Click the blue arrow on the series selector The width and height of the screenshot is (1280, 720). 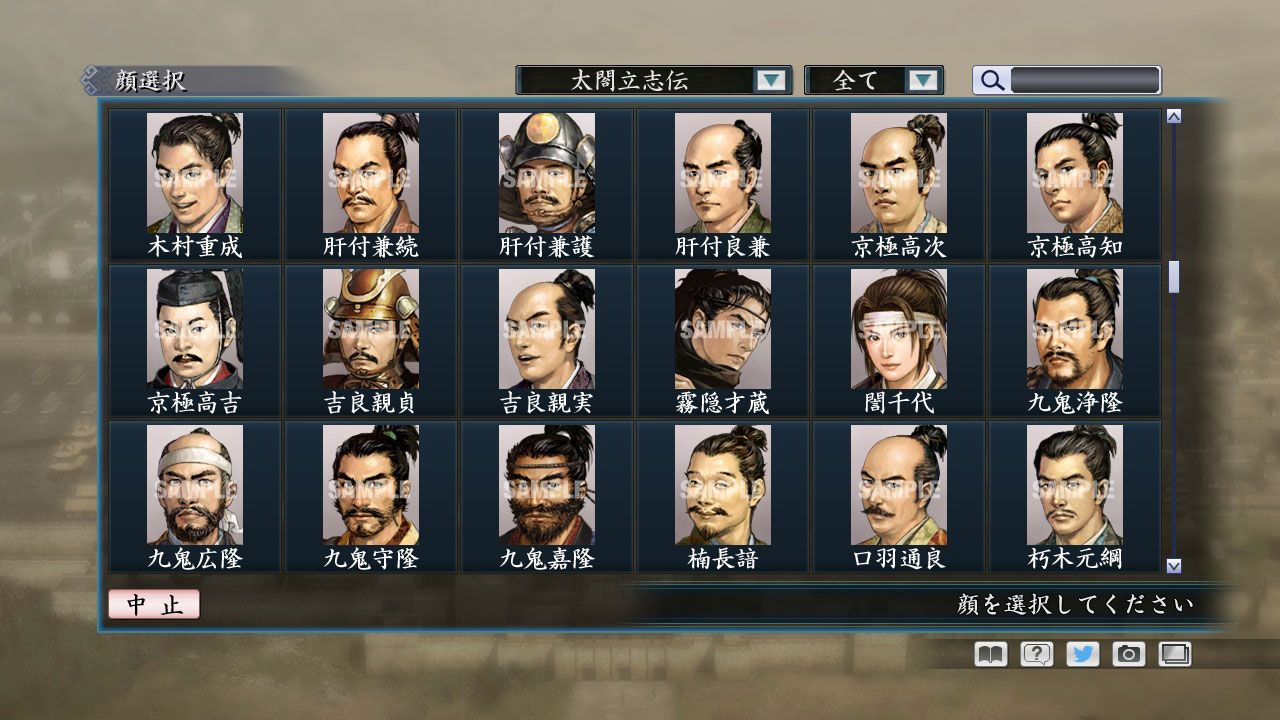[x=770, y=80]
